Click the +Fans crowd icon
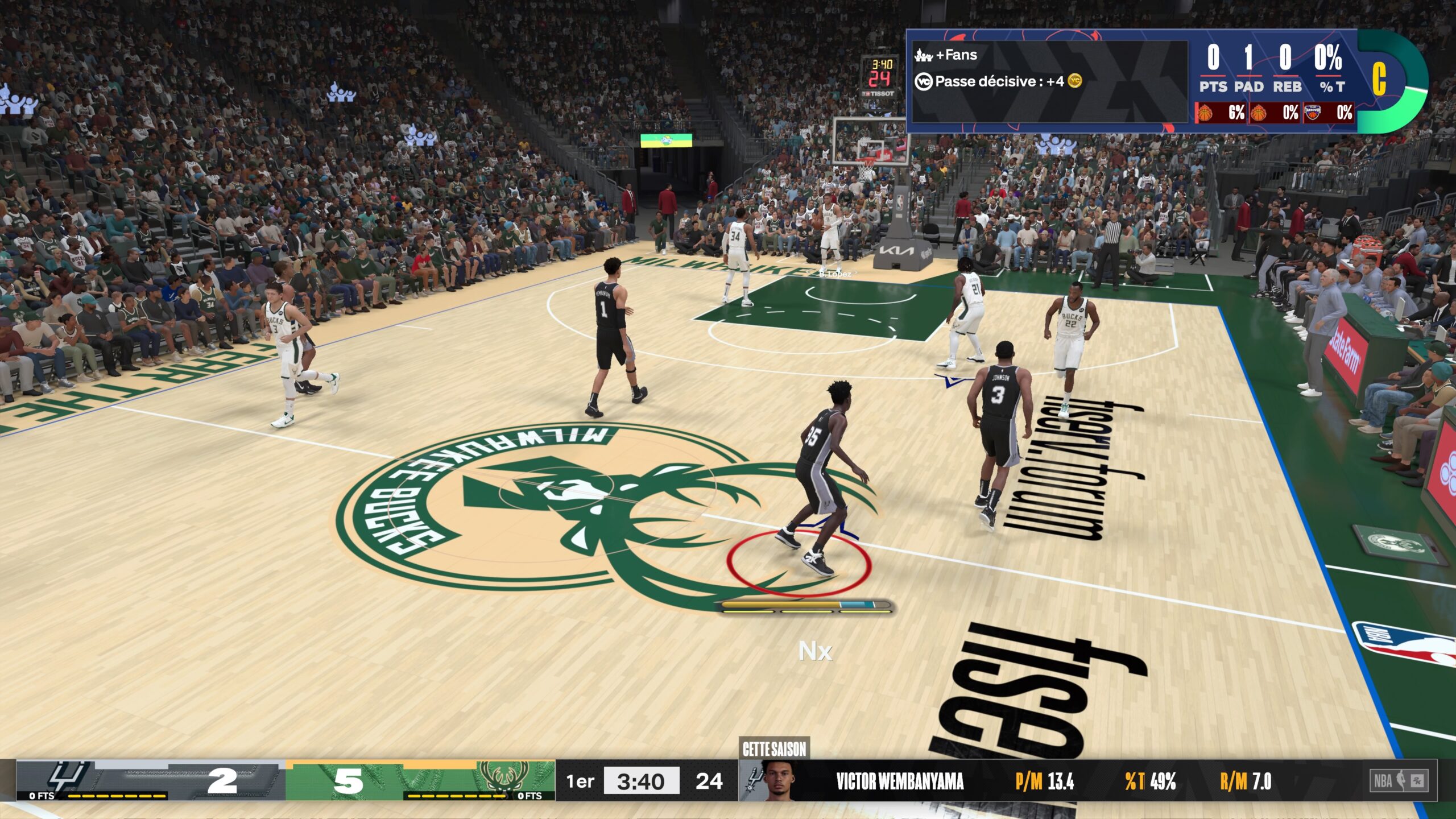This screenshot has width=1456, height=819. coord(923,56)
